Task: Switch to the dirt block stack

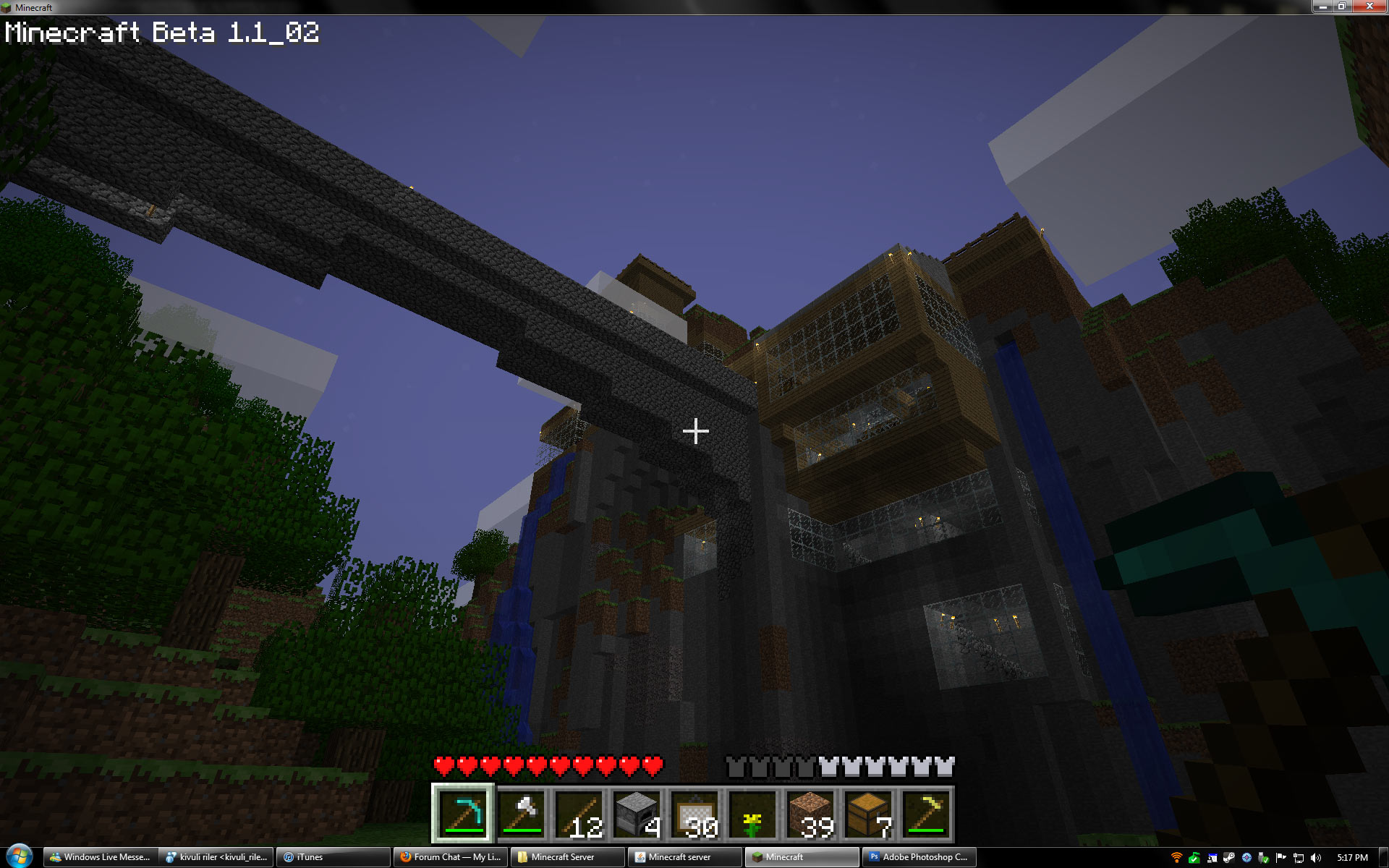Action: pos(810,814)
